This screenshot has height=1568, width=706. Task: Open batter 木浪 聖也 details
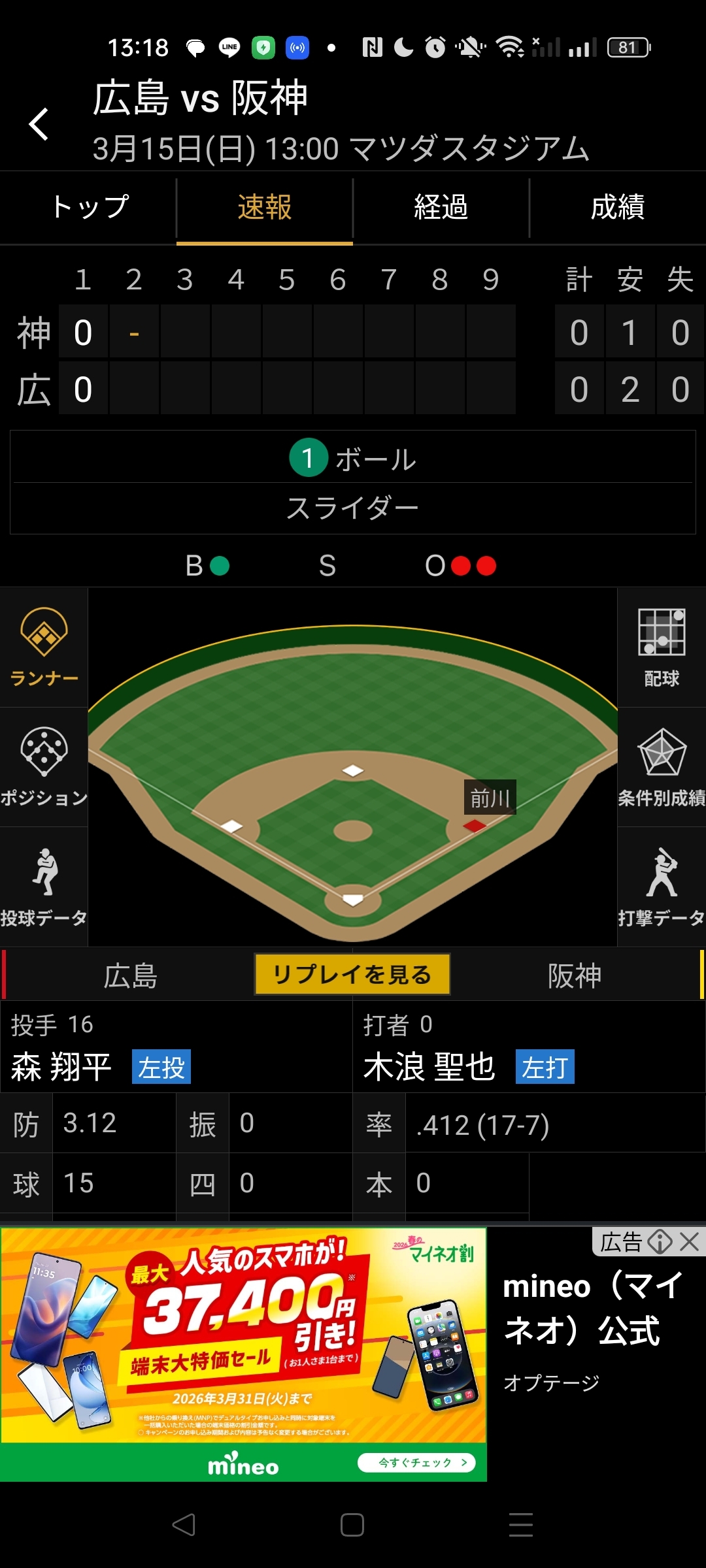tap(429, 1067)
